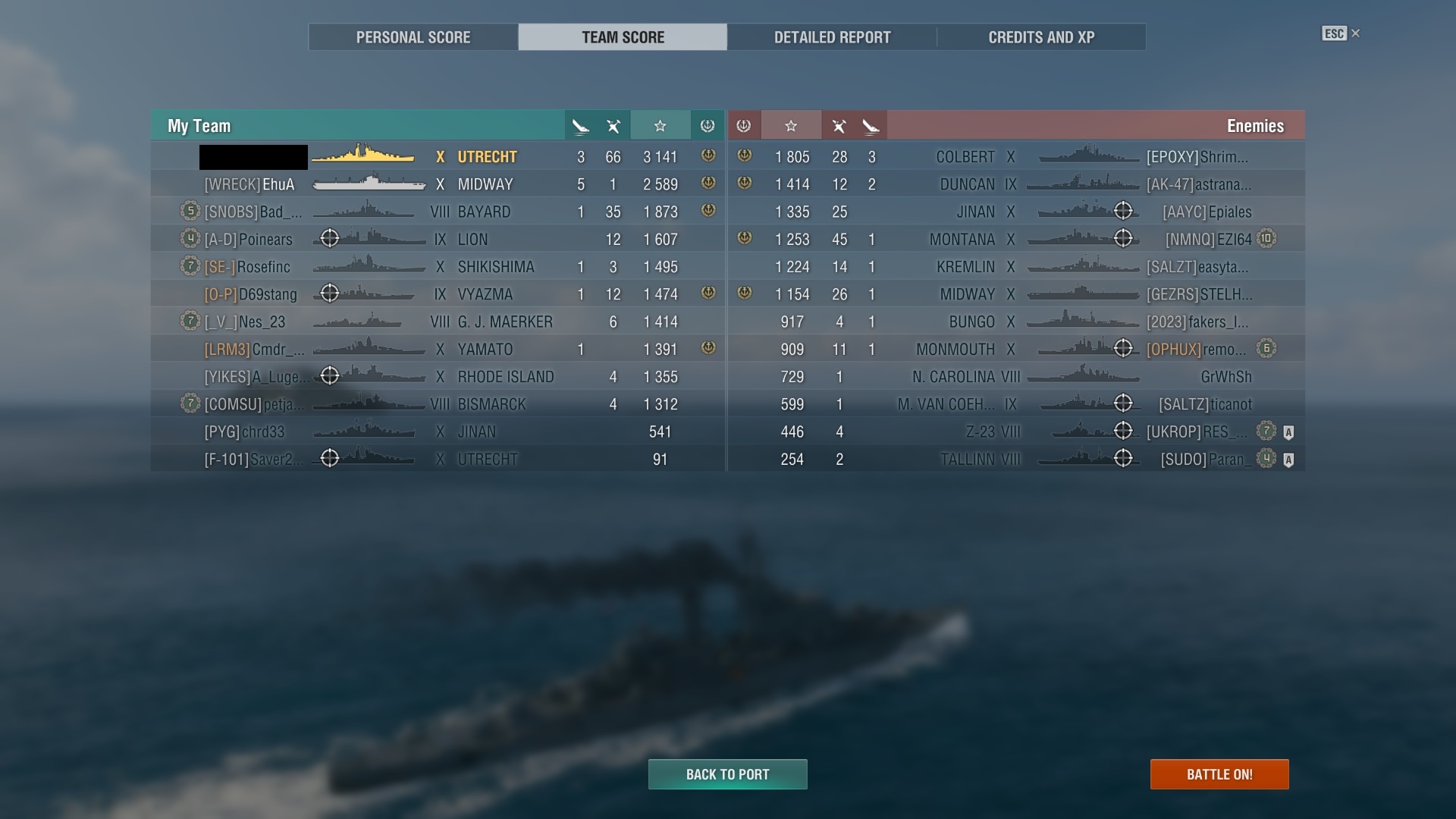Screen dimensions: 1456x819
Task: Start another match with Battle On!
Action: tap(1219, 774)
